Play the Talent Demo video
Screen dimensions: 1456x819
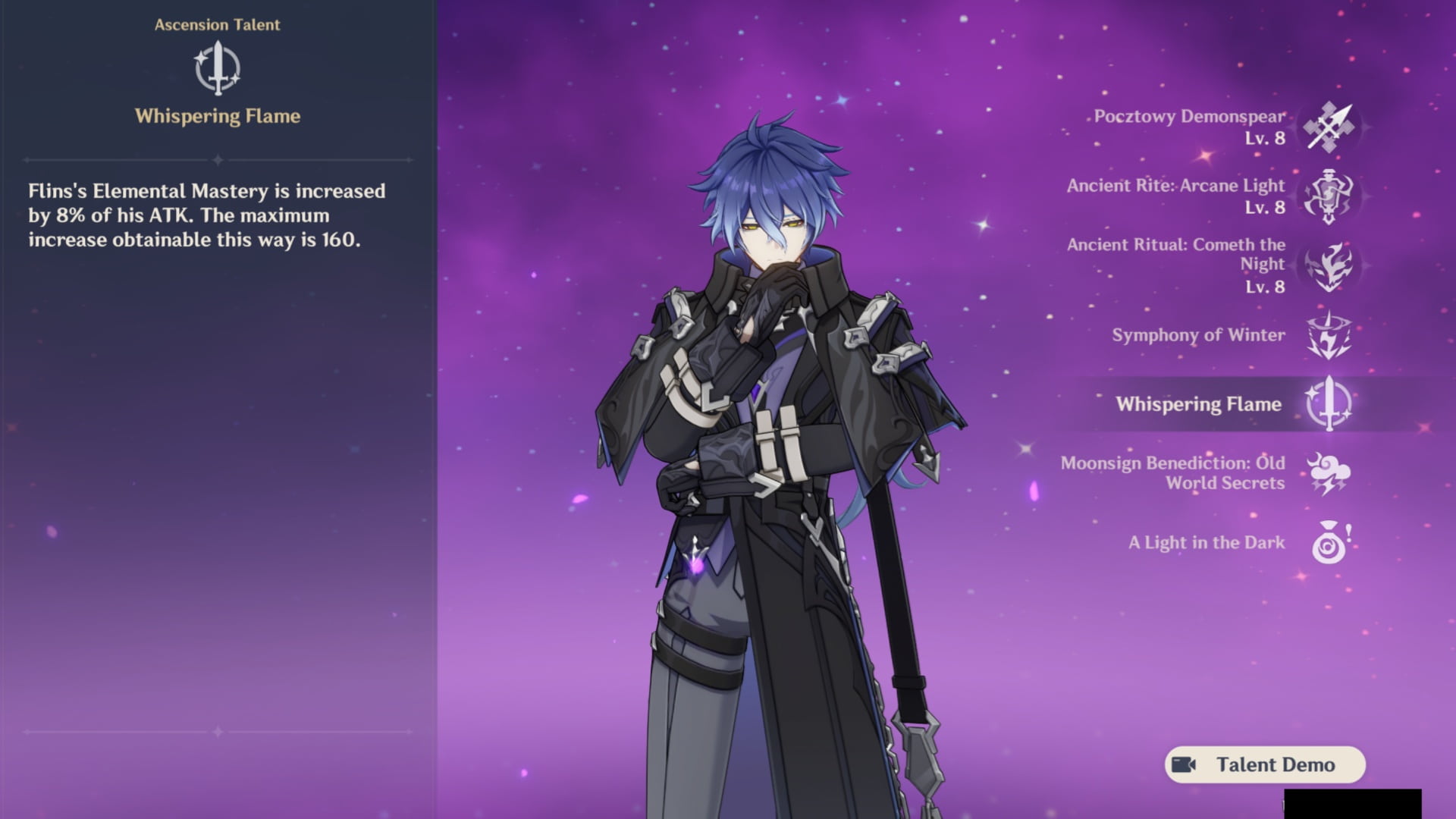point(1264,764)
